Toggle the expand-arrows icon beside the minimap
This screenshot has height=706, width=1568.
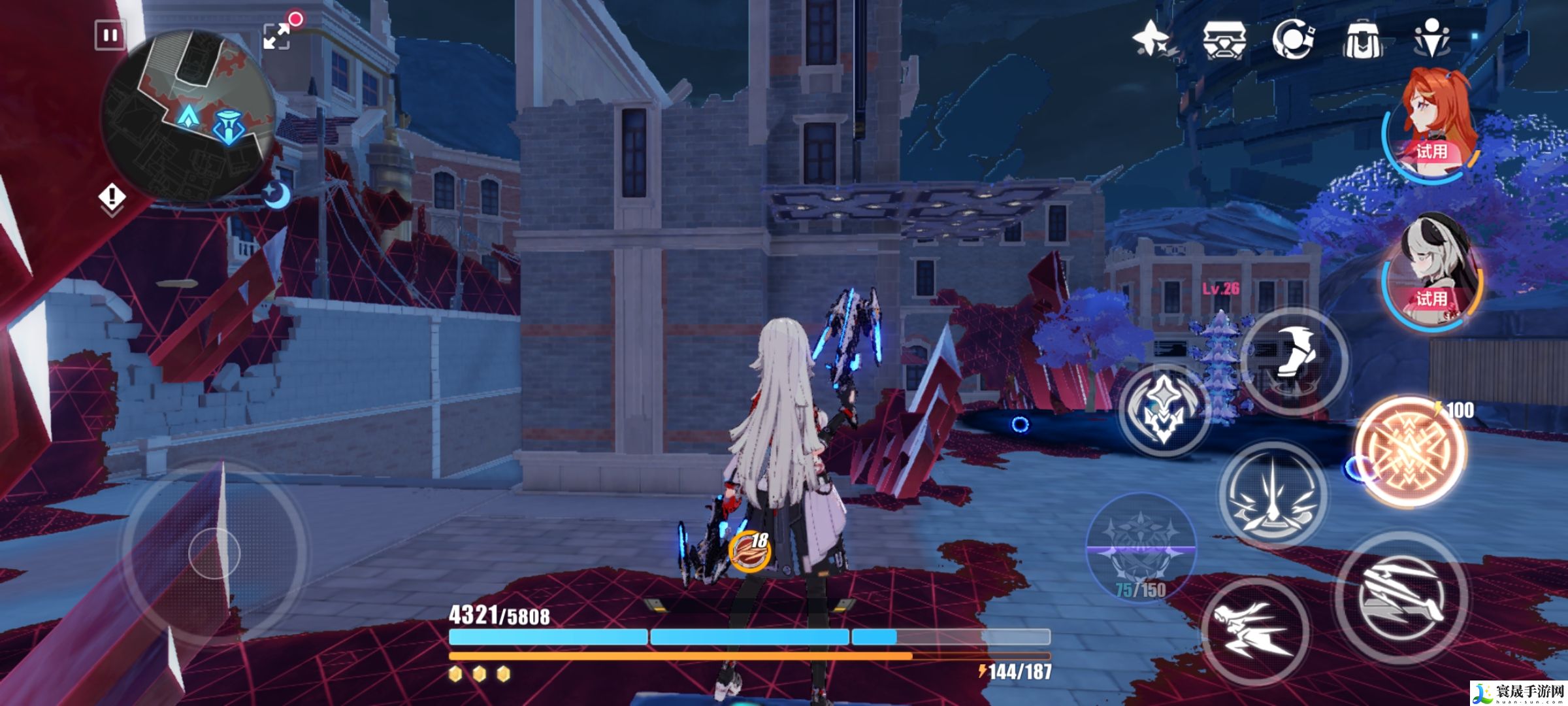coord(277,36)
